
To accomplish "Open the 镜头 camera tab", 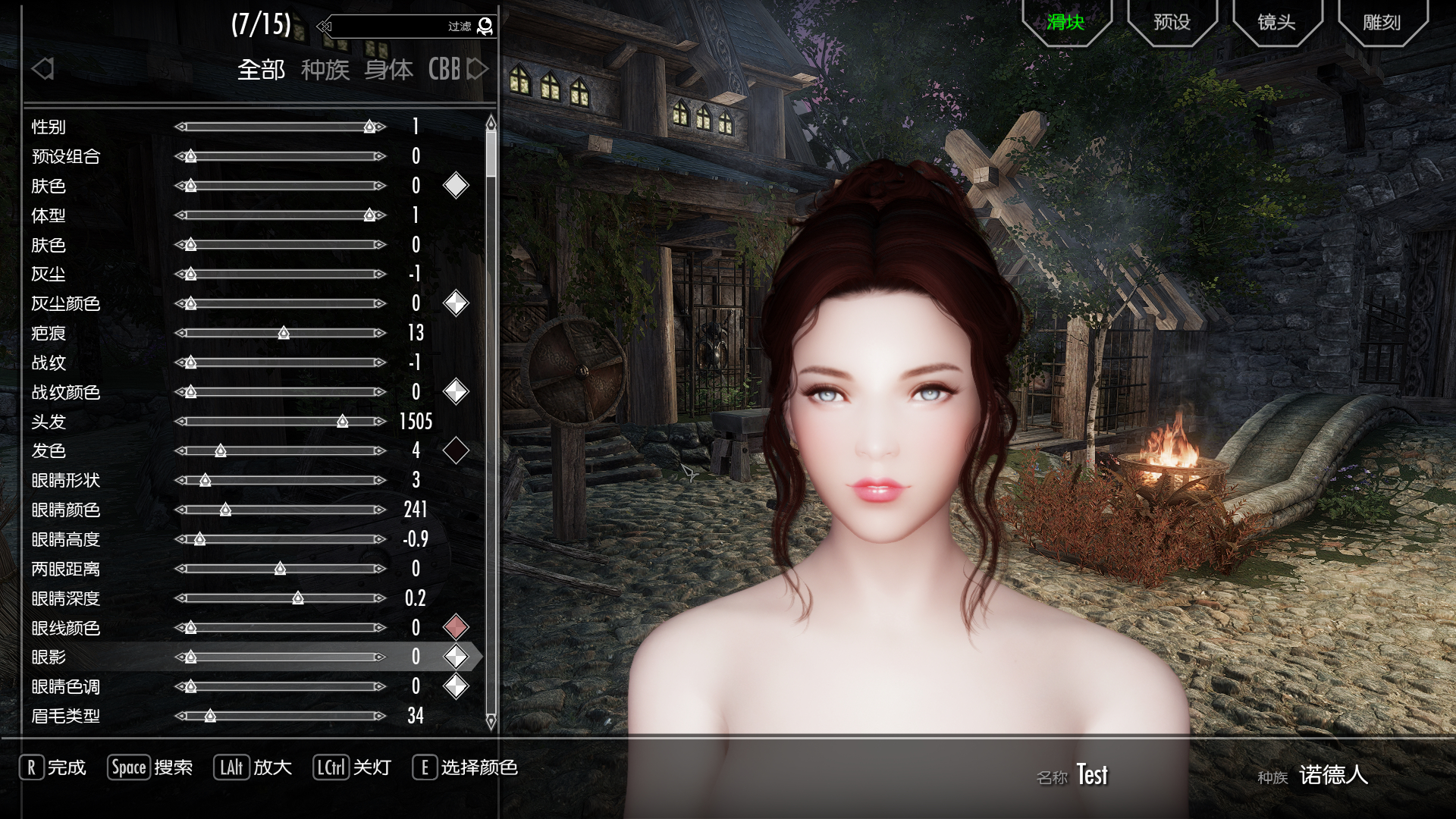I will 1276,22.
